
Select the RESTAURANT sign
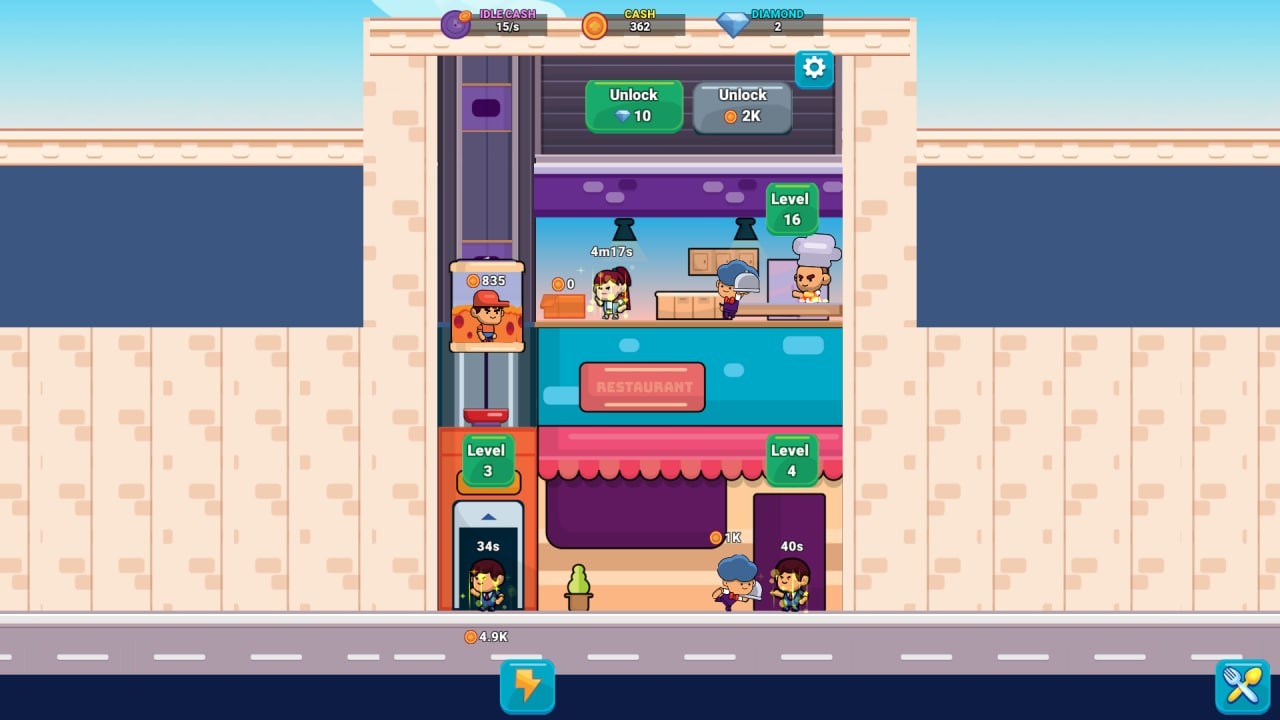point(641,387)
